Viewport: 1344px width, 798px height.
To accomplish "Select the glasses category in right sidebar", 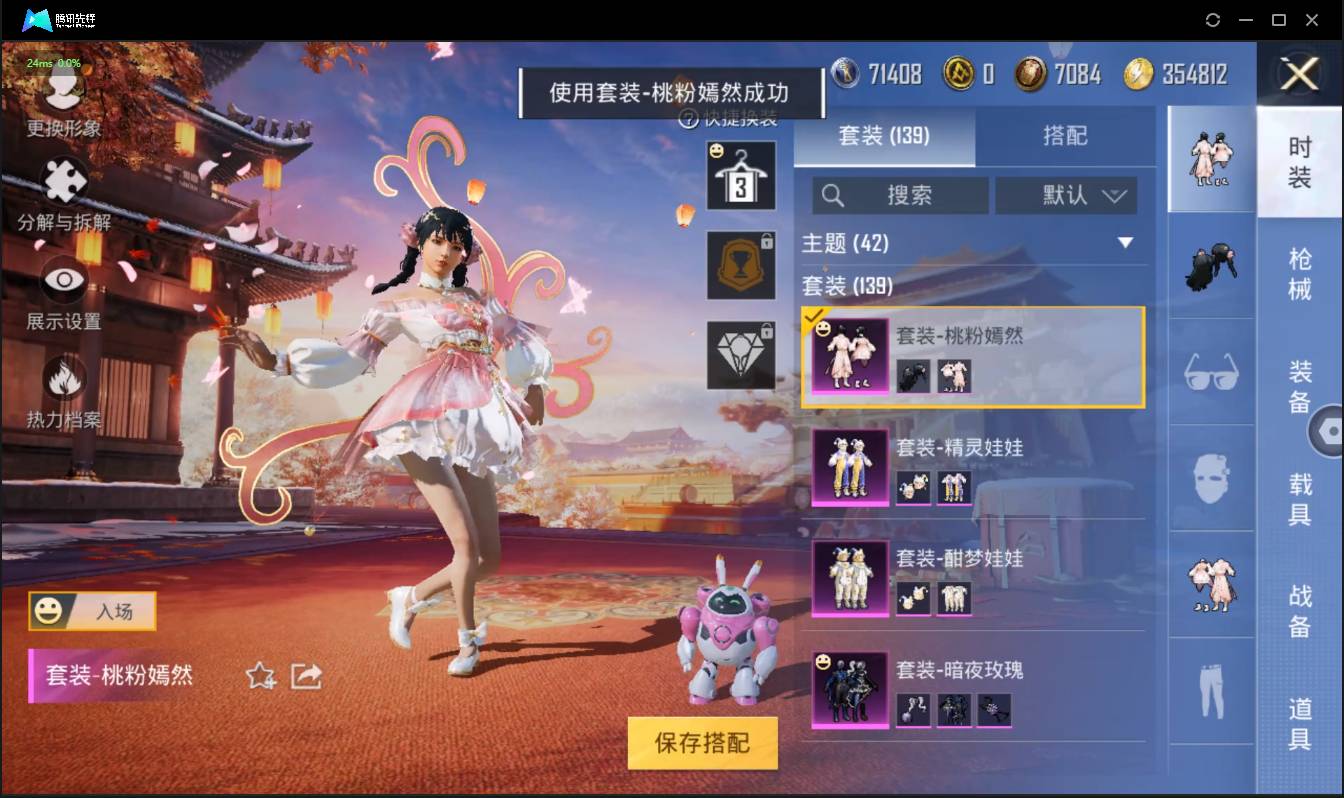I will pyautogui.click(x=1211, y=372).
